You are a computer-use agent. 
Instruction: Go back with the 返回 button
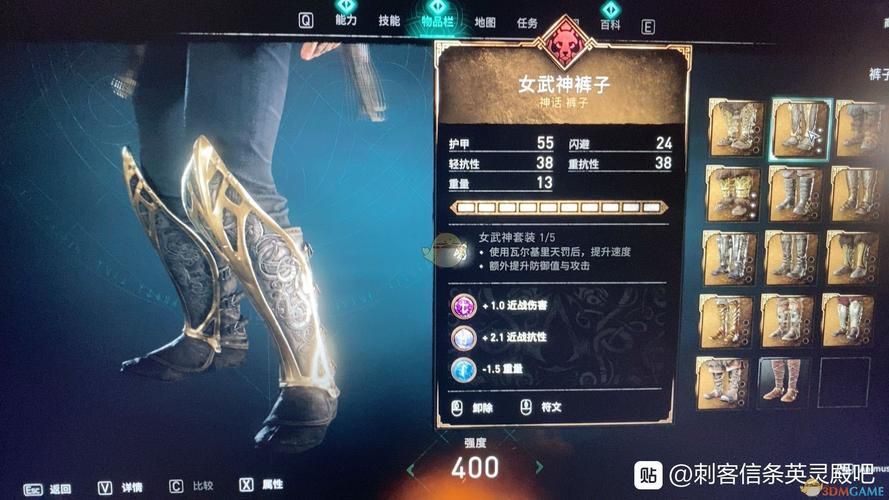point(48,488)
